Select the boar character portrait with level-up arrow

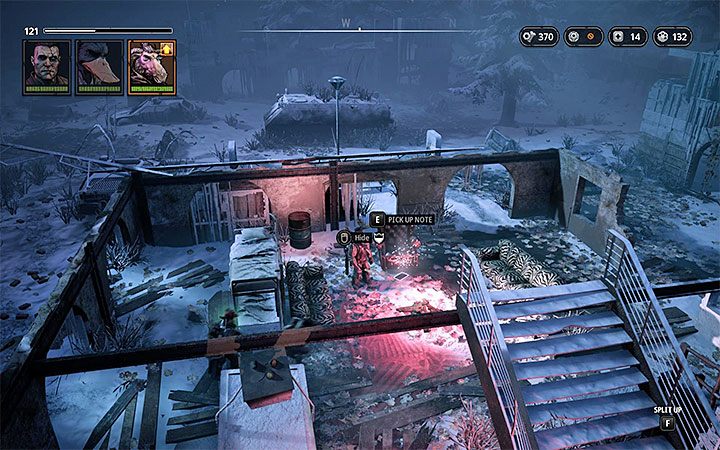[150, 67]
